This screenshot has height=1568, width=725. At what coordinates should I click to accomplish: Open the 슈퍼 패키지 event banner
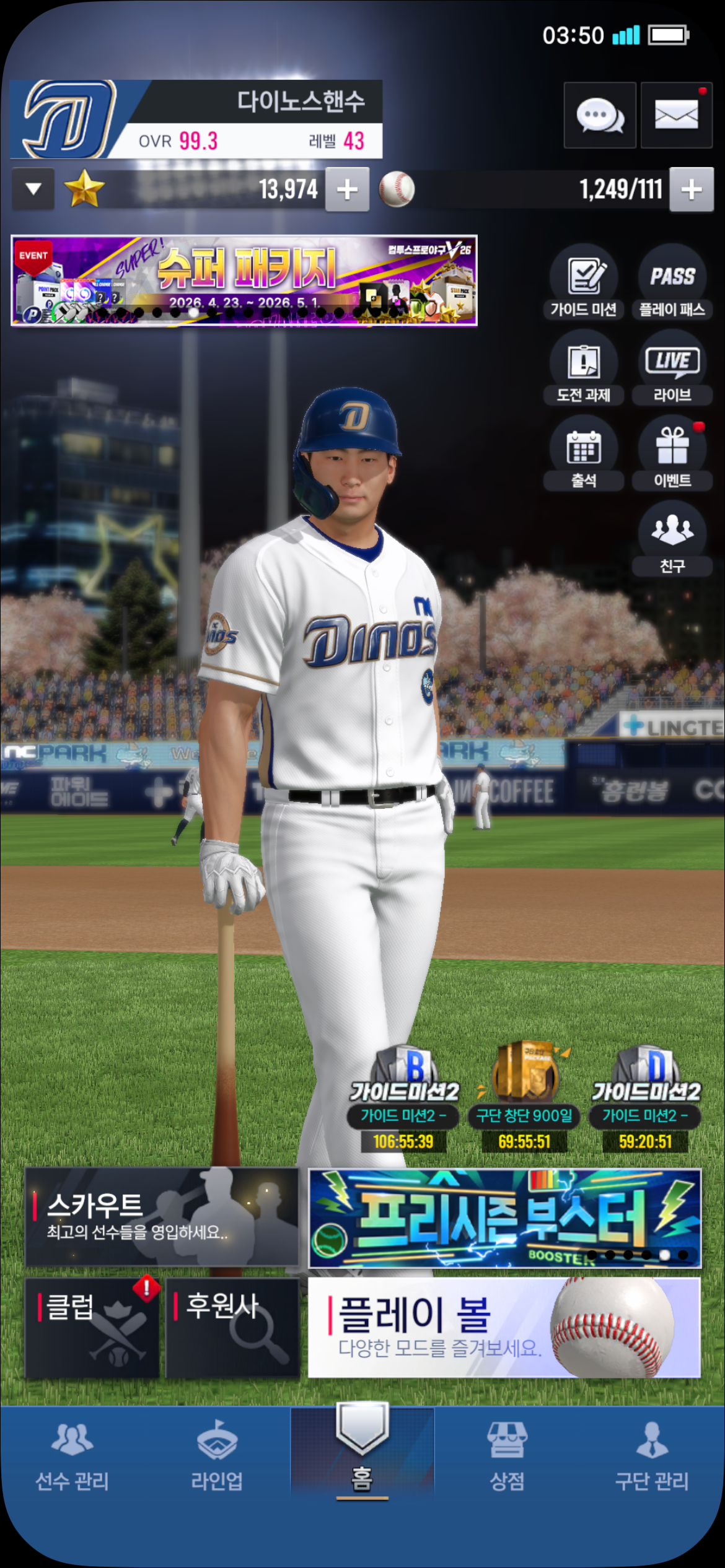[x=244, y=281]
